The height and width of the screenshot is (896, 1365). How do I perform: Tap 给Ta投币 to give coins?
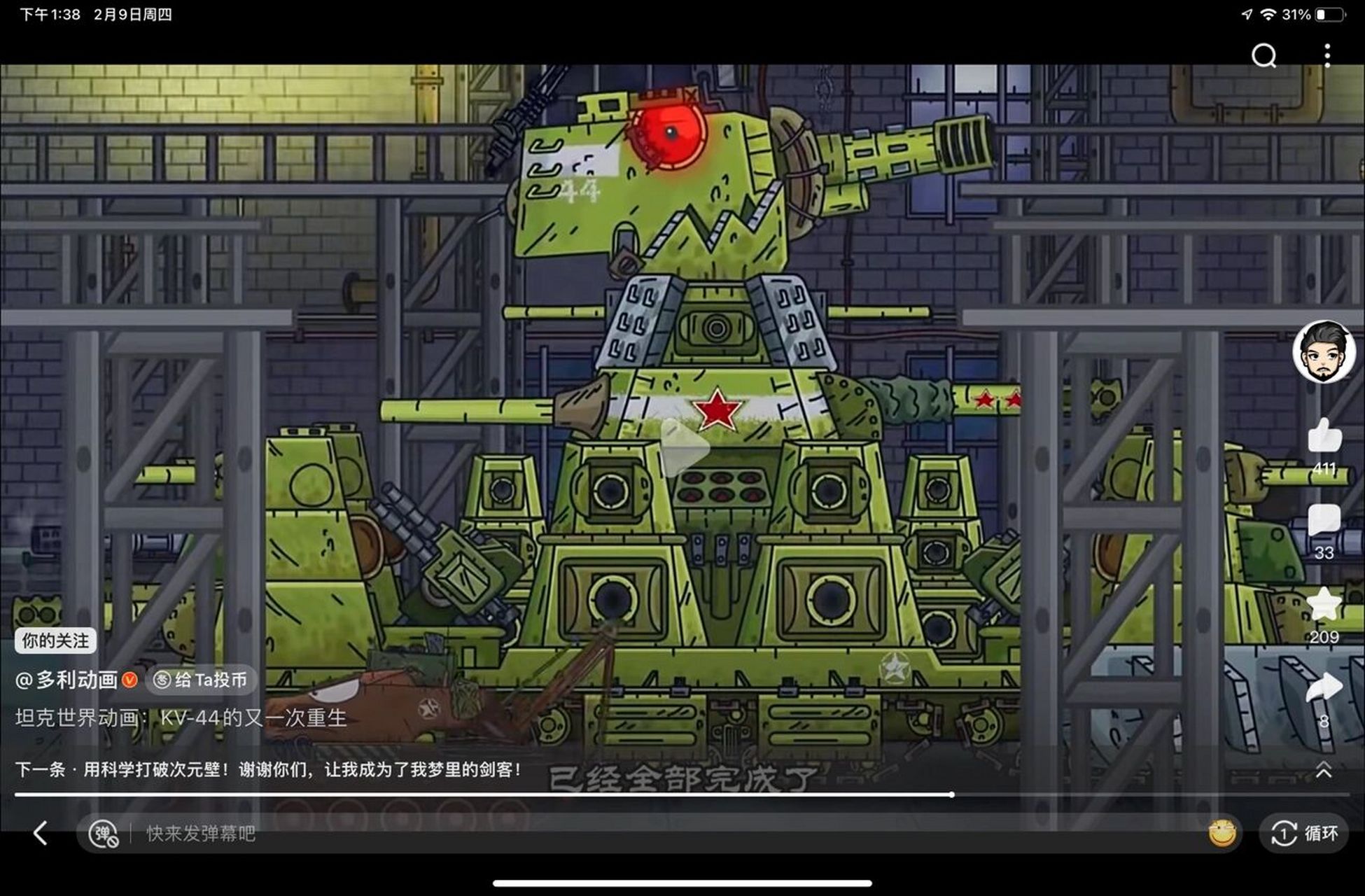click(202, 679)
